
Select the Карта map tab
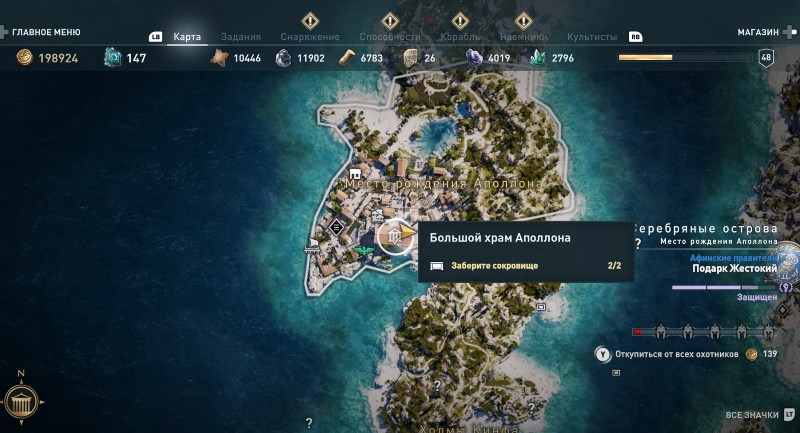point(187,37)
